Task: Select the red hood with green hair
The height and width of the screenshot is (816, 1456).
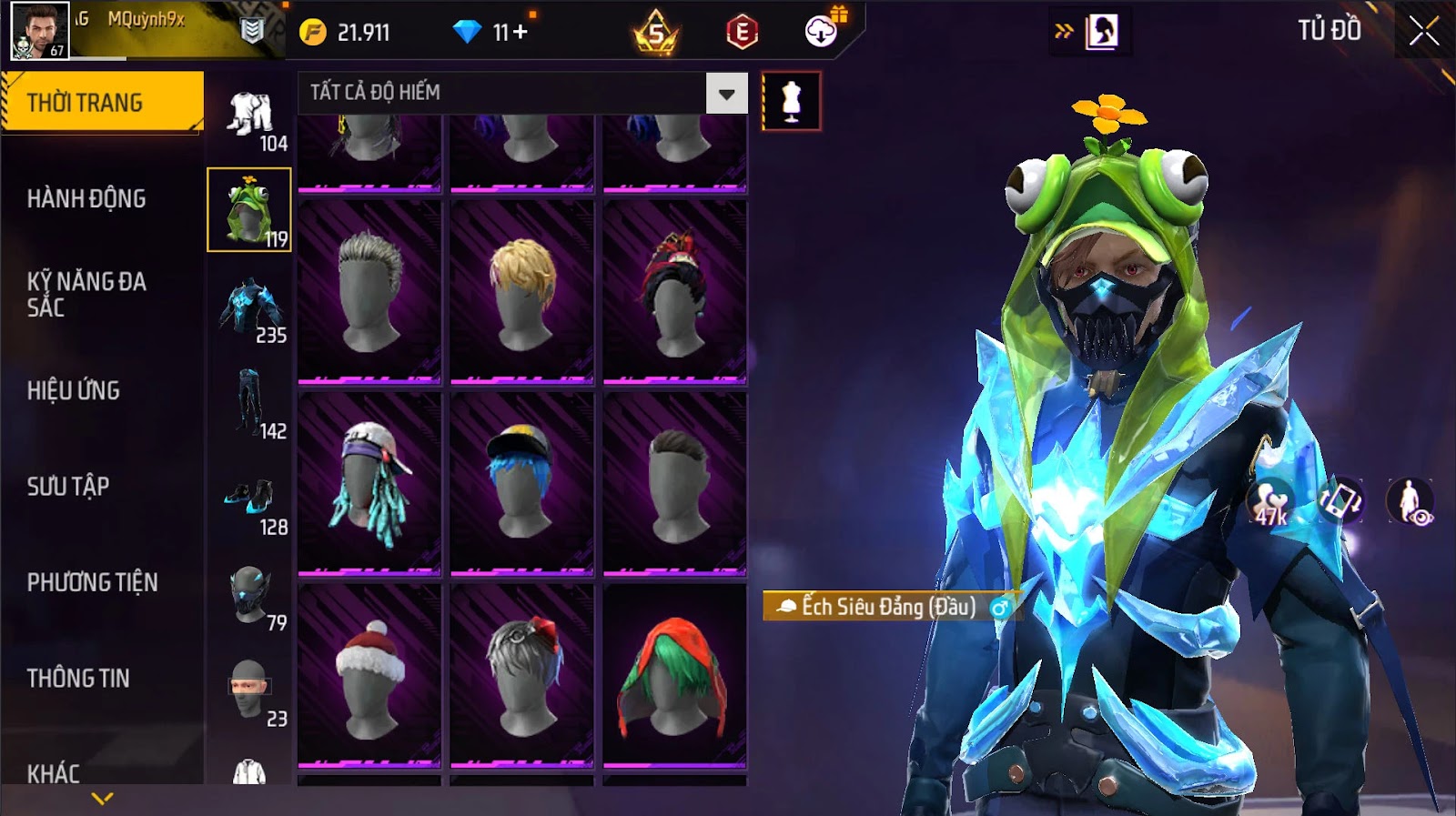Action: (x=674, y=675)
